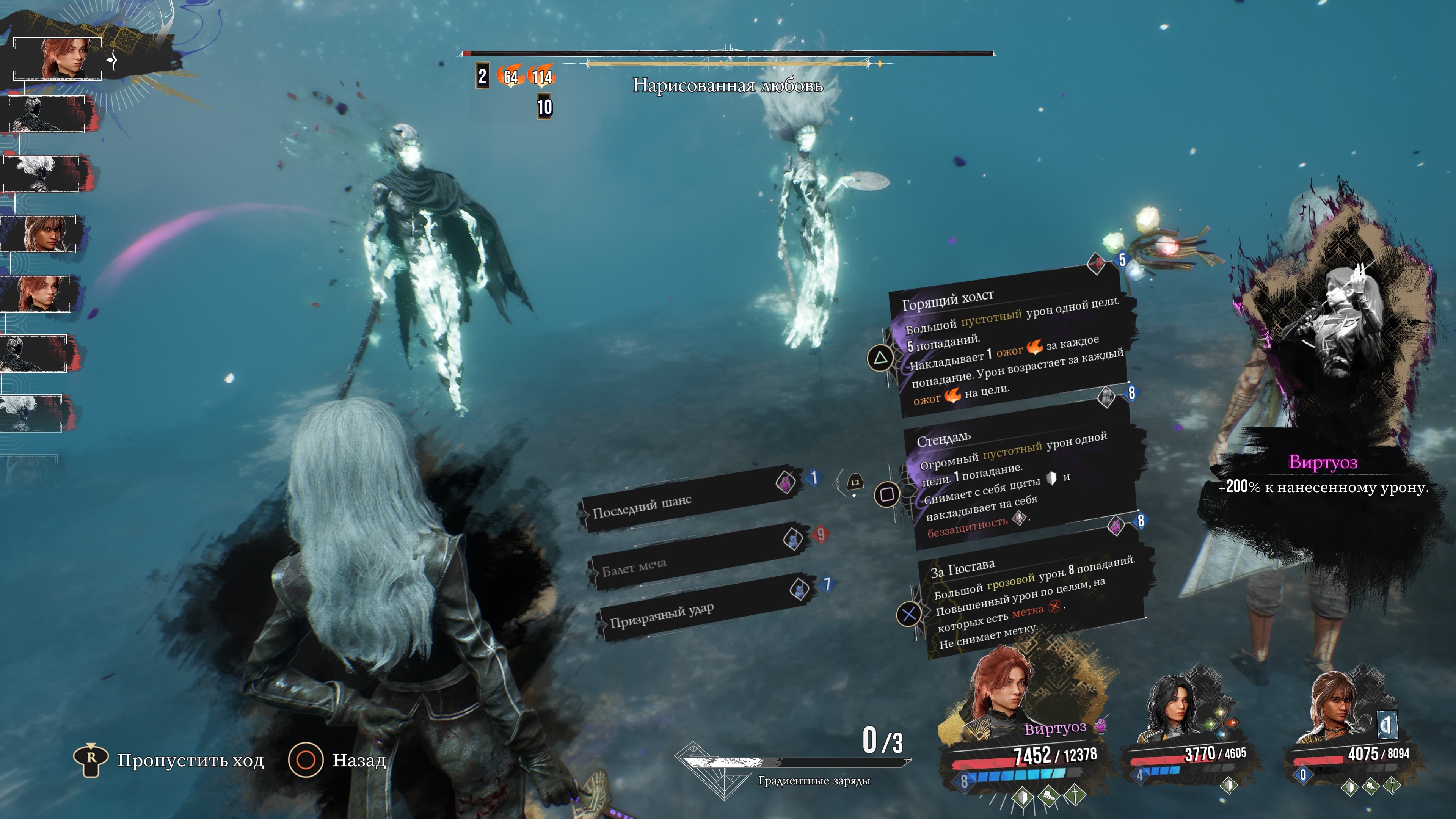Click Пропустить ход to skip turn
This screenshot has width=1456, height=819.
[x=169, y=760]
